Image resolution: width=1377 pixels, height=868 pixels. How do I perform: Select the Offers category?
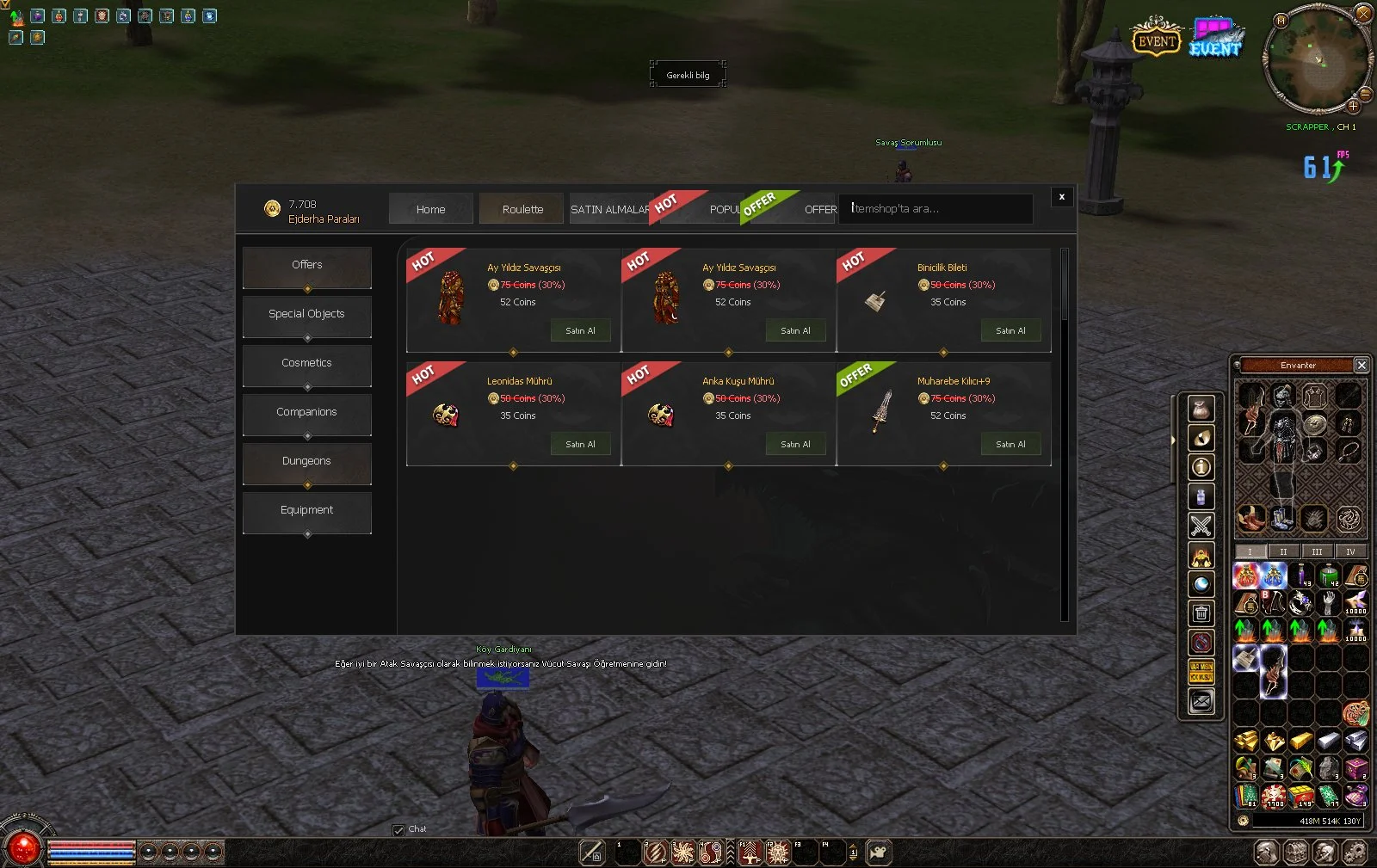[x=307, y=266]
